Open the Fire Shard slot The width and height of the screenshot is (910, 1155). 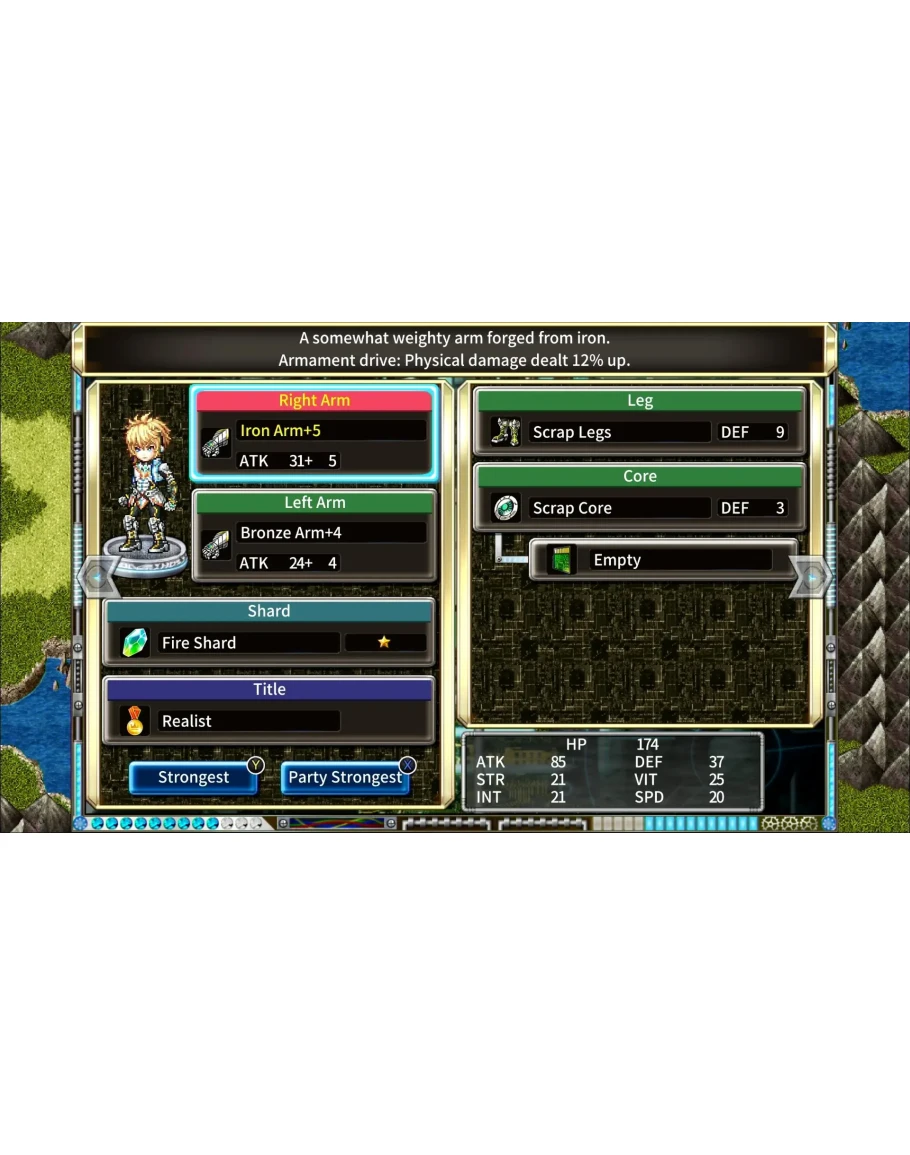tap(268, 642)
